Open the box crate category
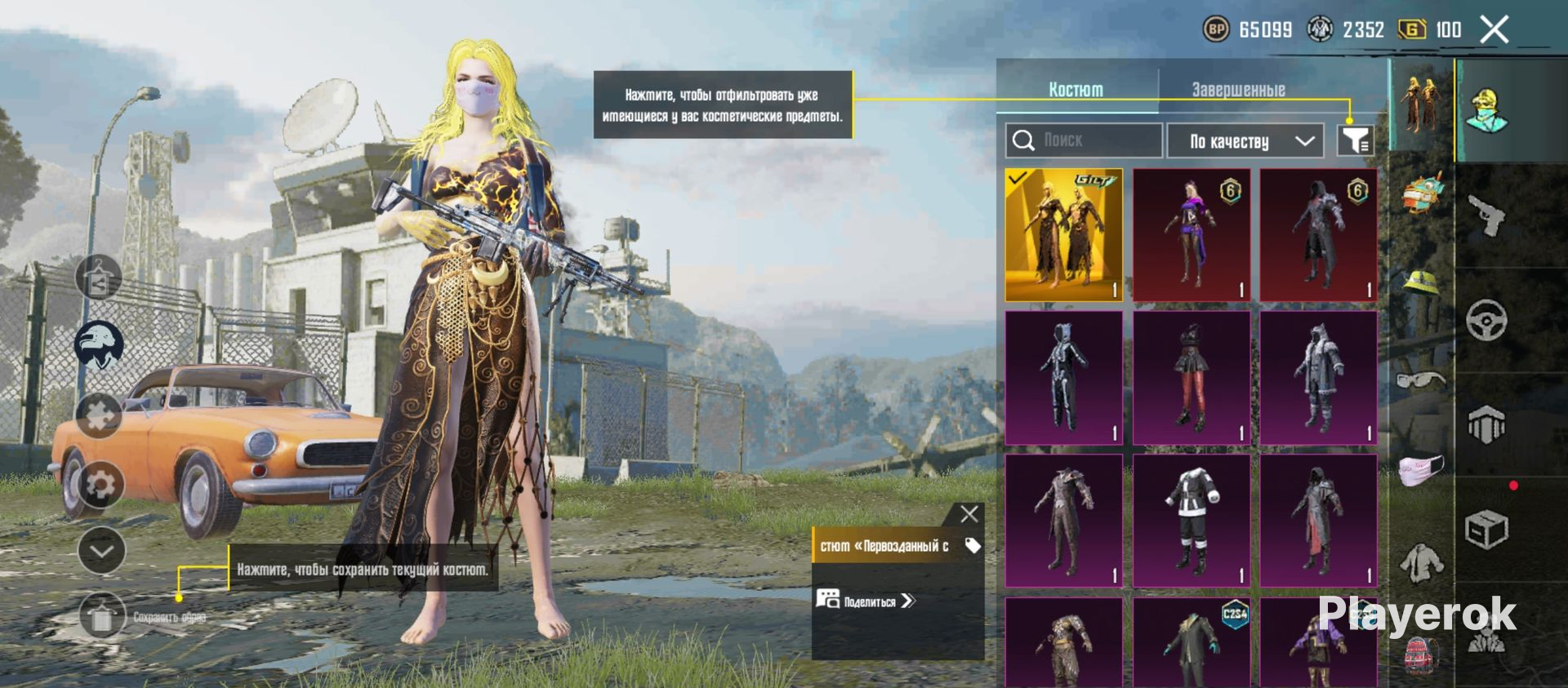This screenshot has width=1568, height=688. pos(1486,531)
